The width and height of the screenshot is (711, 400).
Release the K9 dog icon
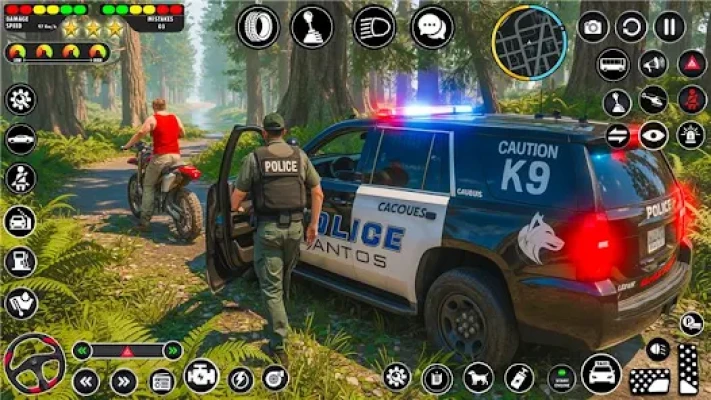(x=478, y=377)
